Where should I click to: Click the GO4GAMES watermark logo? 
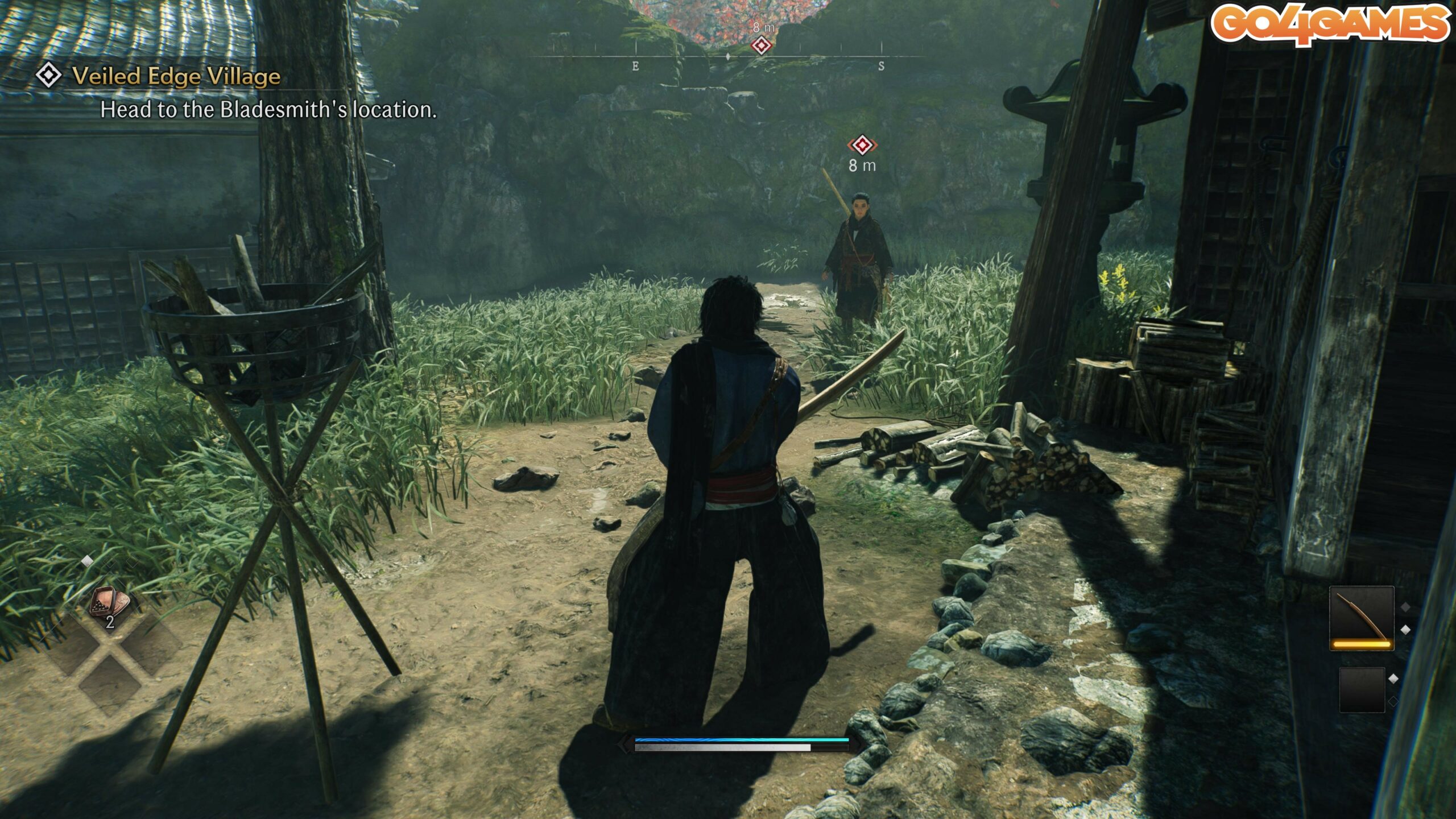point(1330,24)
